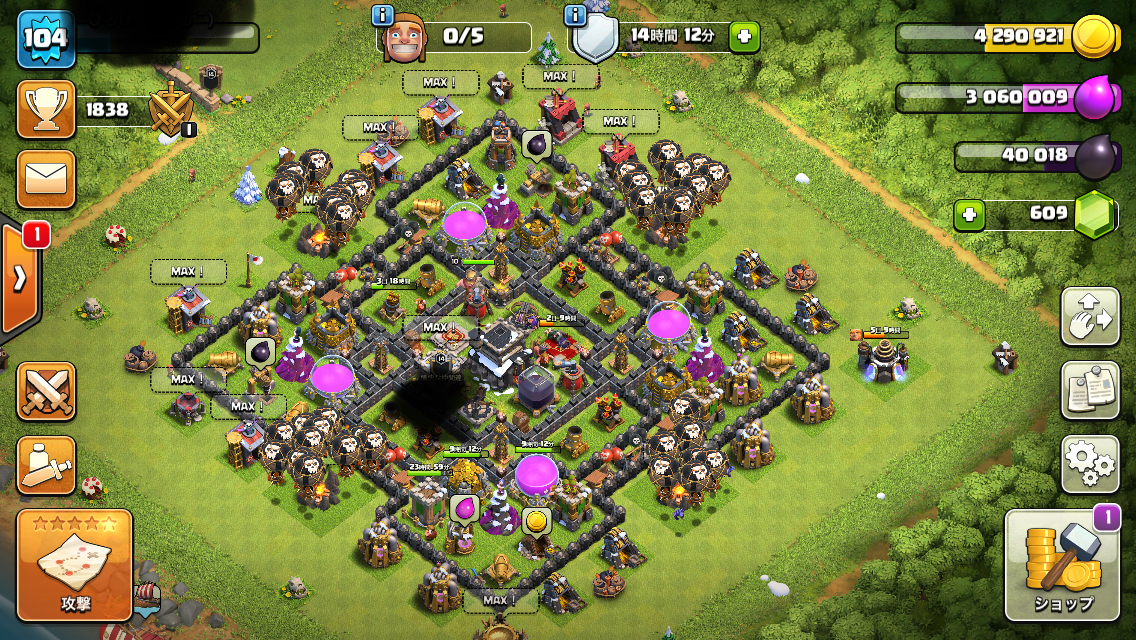Add shield time with green plus button
The image size is (1136, 640).
(743, 37)
